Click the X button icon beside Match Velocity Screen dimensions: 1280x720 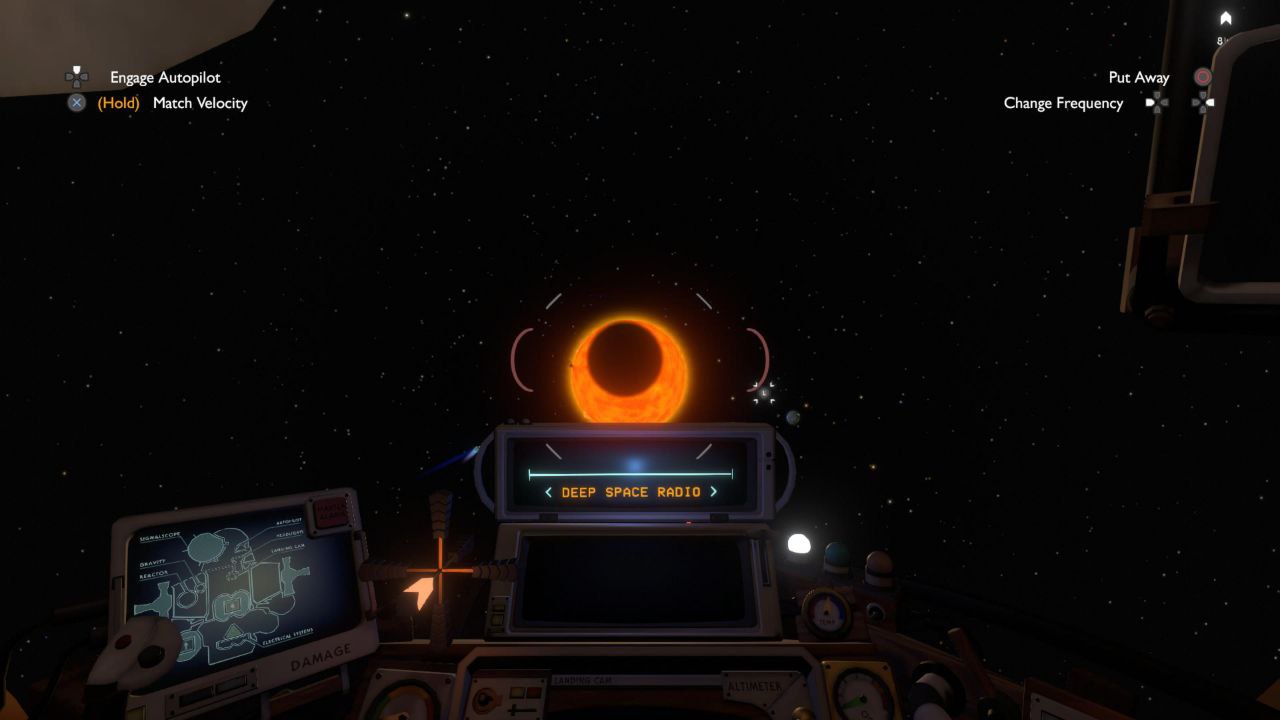click(76, 102)
